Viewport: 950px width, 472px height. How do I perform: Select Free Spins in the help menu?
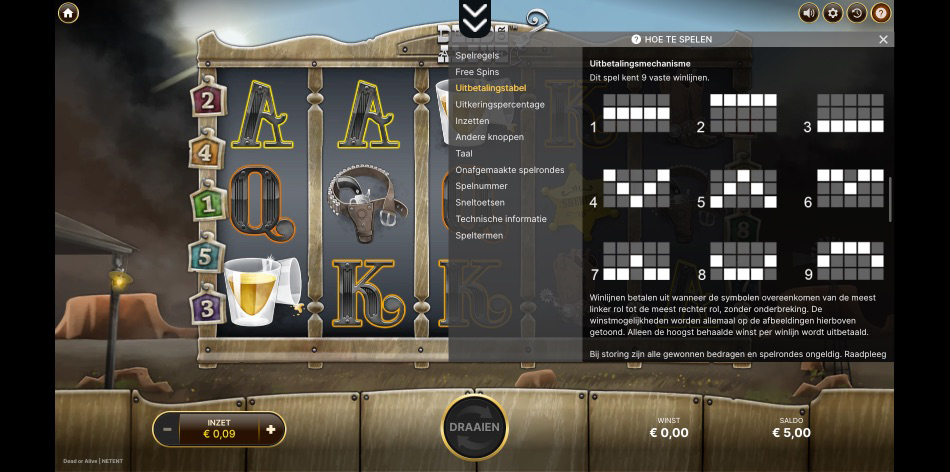[x=477, y=72]
